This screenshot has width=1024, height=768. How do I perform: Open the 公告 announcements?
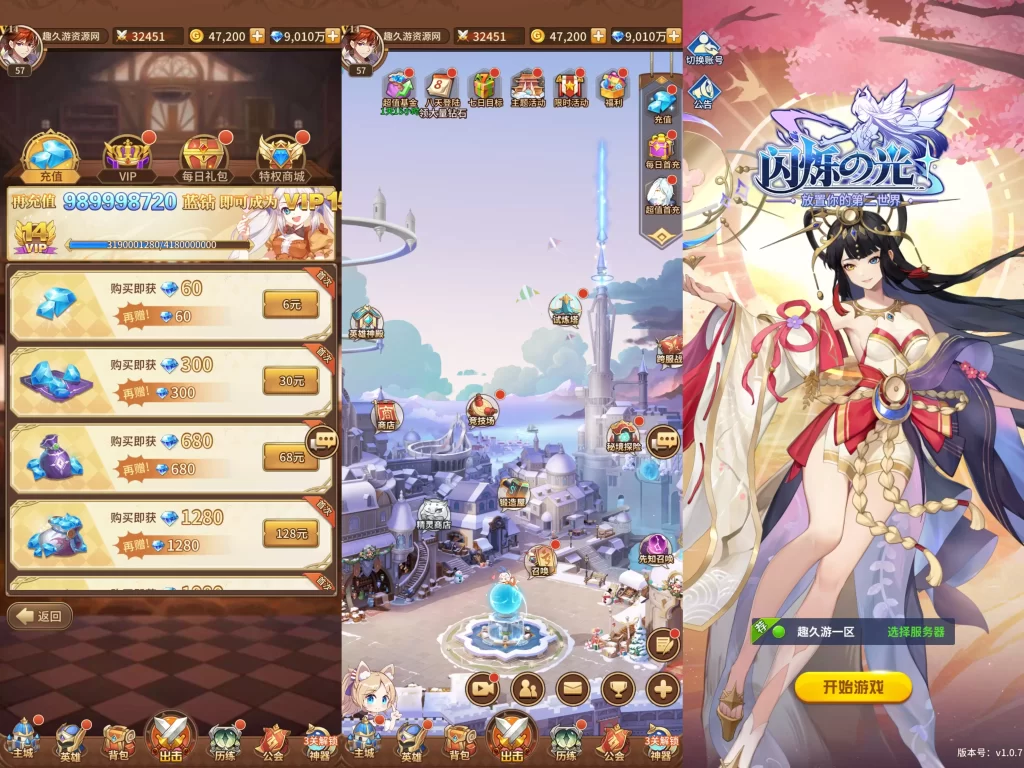703,92
